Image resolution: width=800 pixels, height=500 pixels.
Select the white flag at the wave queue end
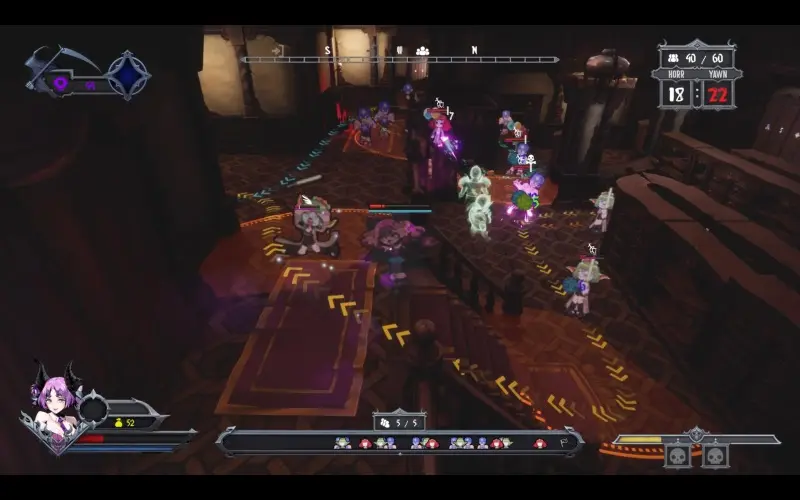pos(566,442)
